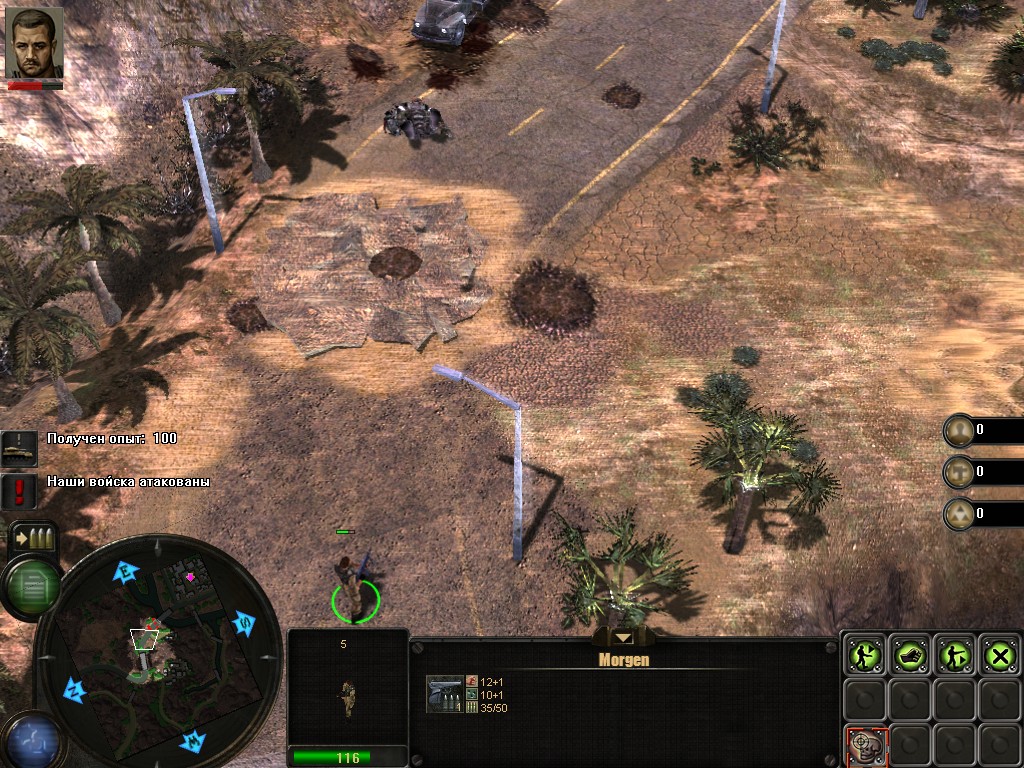This screenshot has width=1024, height=768.
Task: Activate the fist attack command
Action: point(909,655)
